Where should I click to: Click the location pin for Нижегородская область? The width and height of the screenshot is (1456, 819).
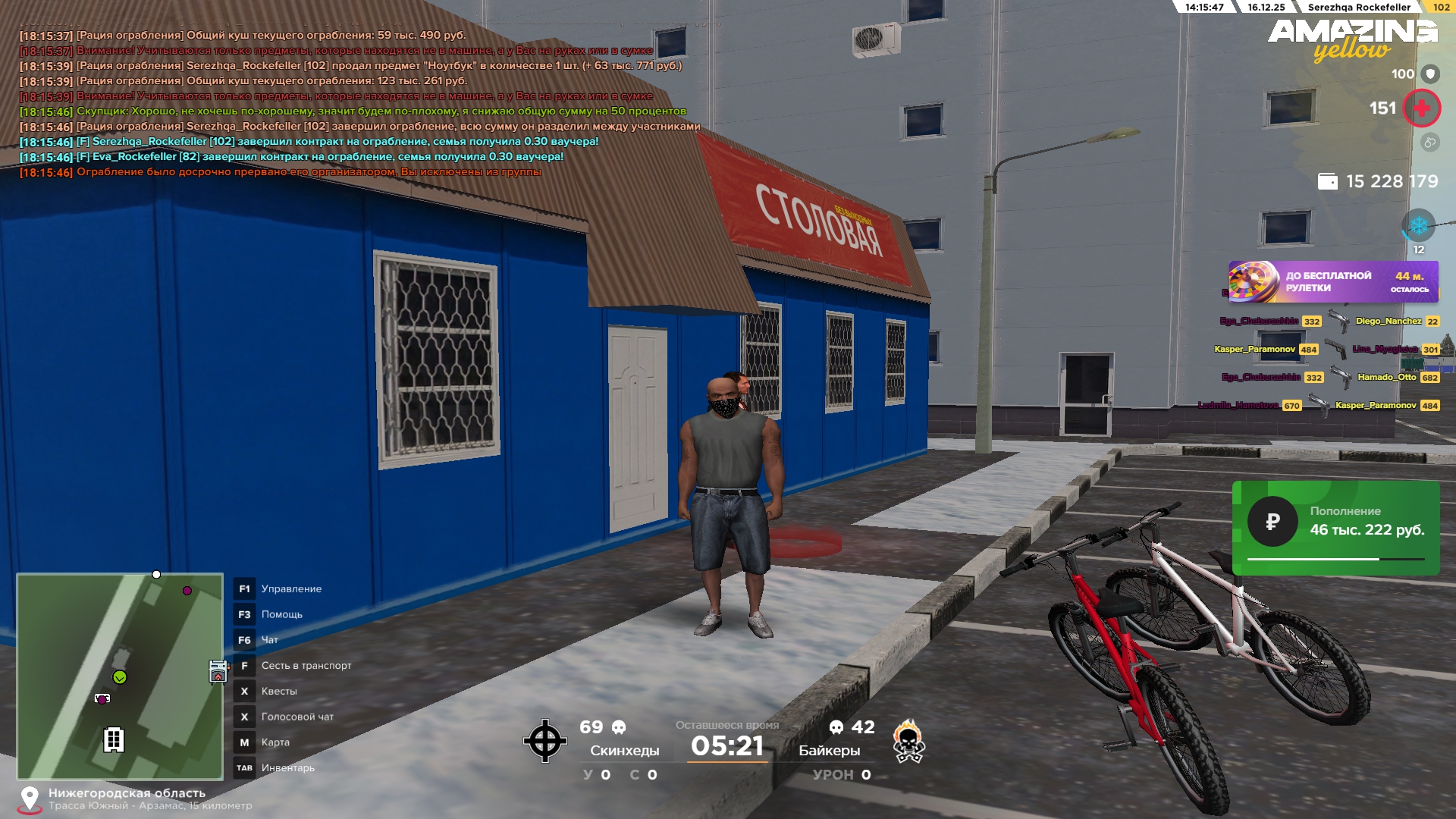coord(30,799)
